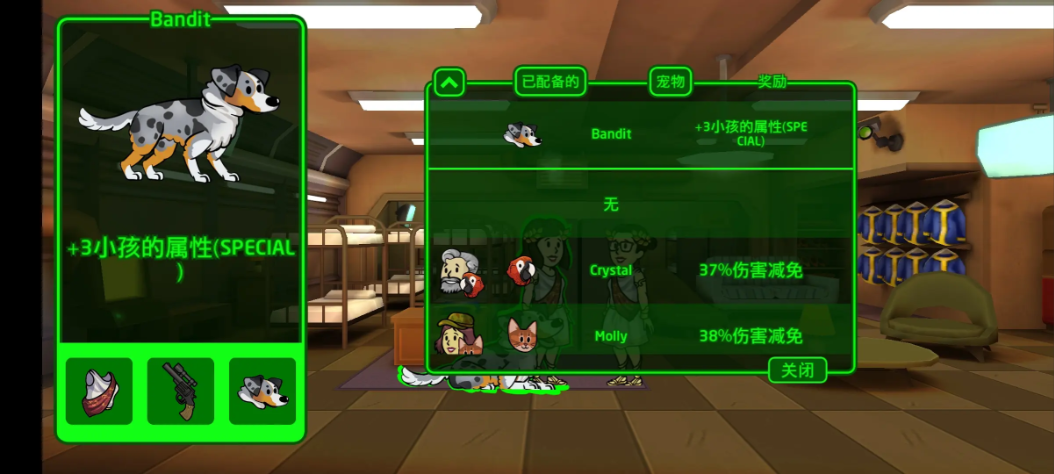
Task: Choose Crystal the parrot from the list
Action: pyautogui.click(x=640, y=270)
